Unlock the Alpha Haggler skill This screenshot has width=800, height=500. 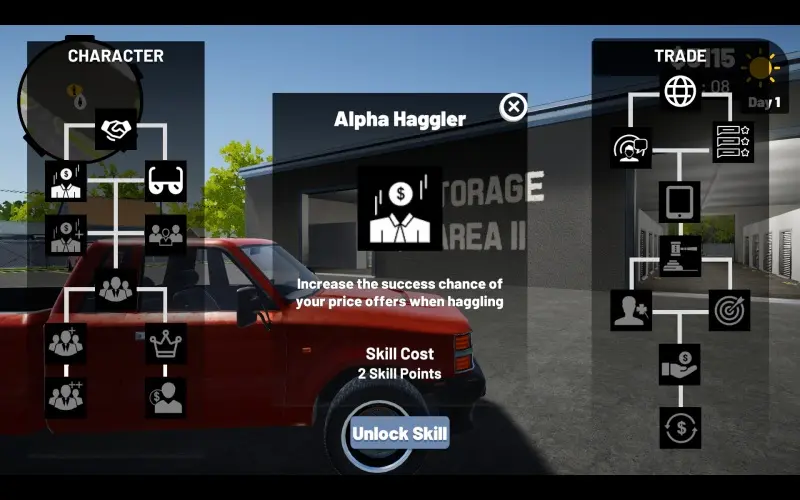click(x=399, y=434)
